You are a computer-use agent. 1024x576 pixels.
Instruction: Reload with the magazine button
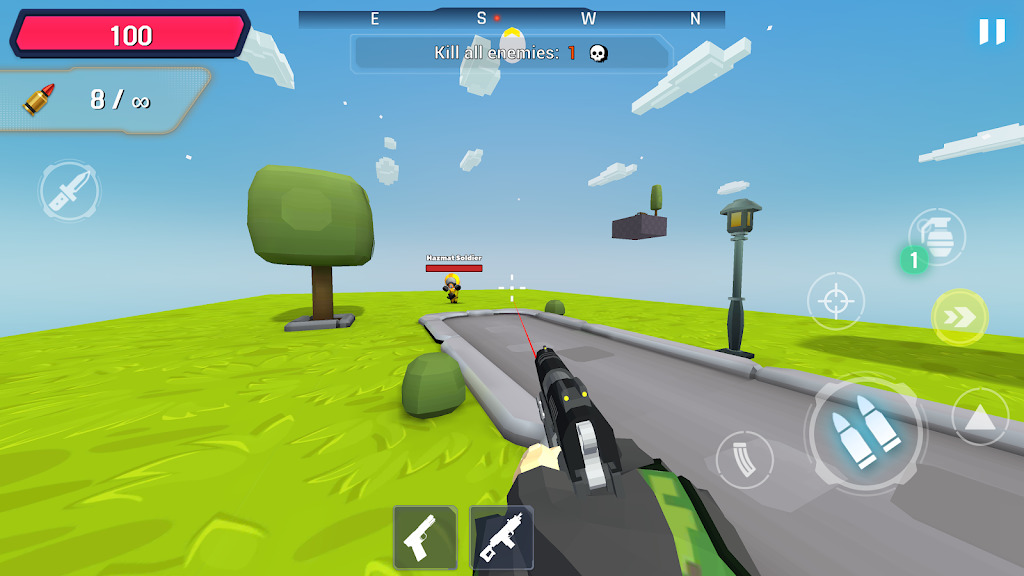(744, 460)
